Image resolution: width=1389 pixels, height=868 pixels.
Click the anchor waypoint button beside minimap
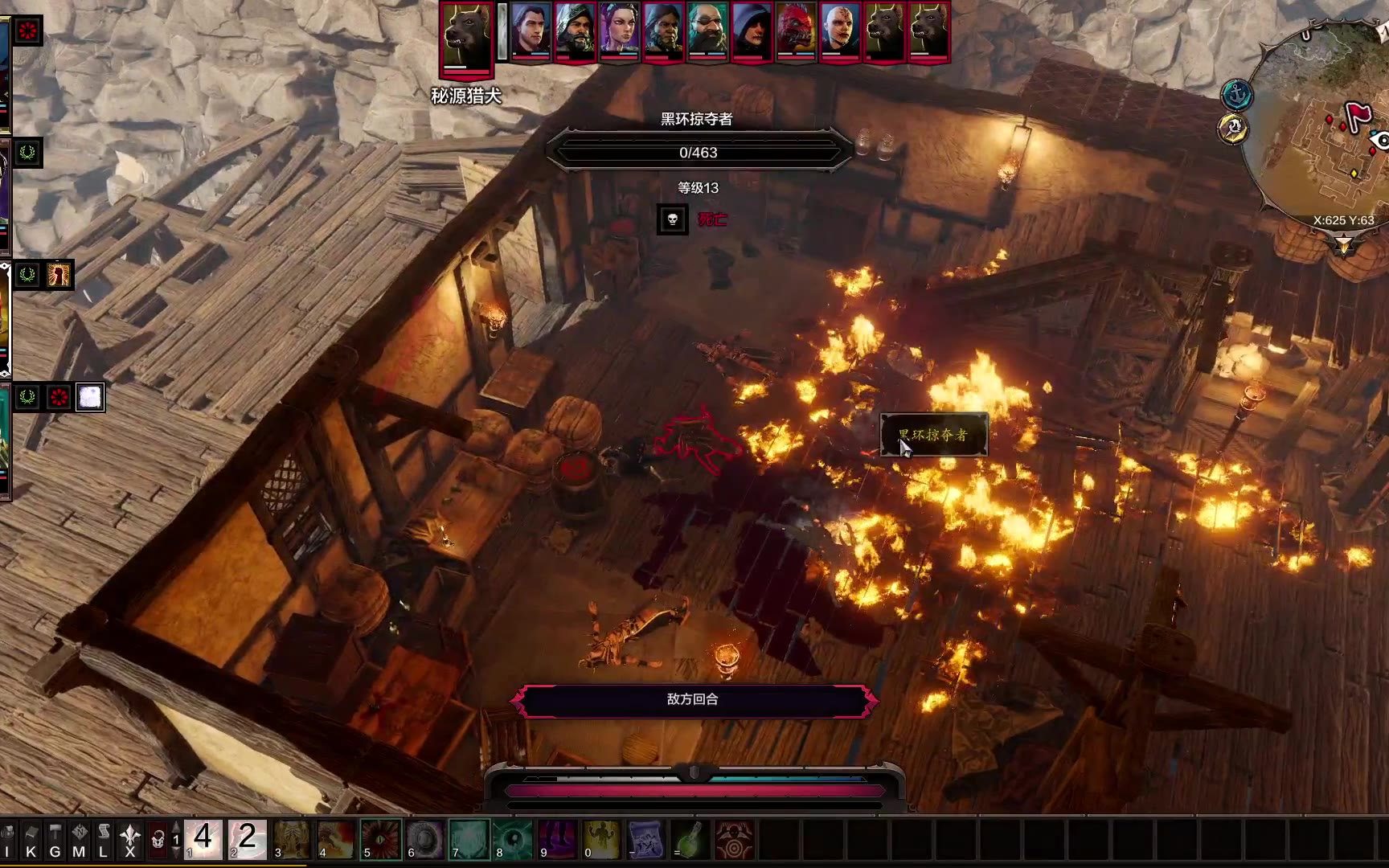(x=1237, y=96)
